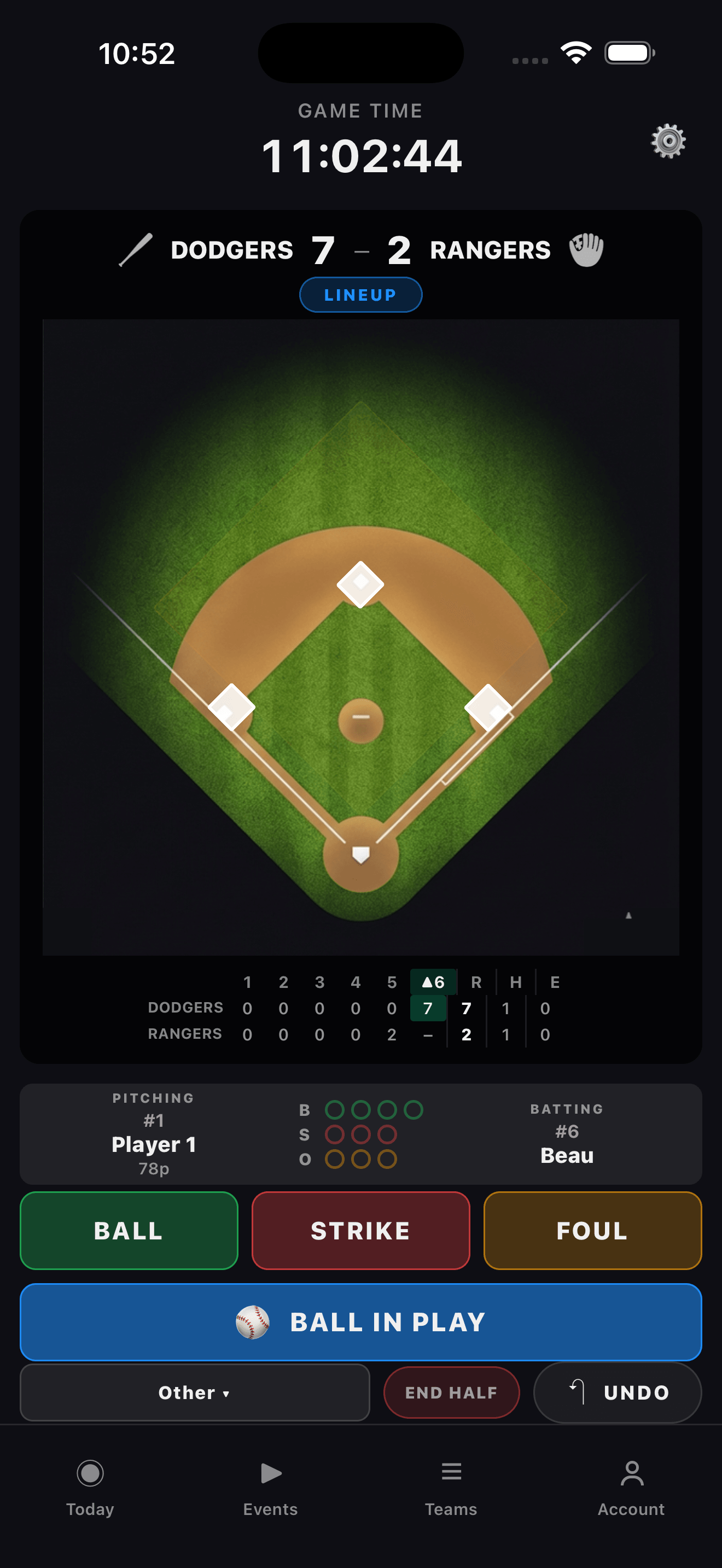
Task: Tap the battery indicator in status bar
Action: click(x=628, y=54)
